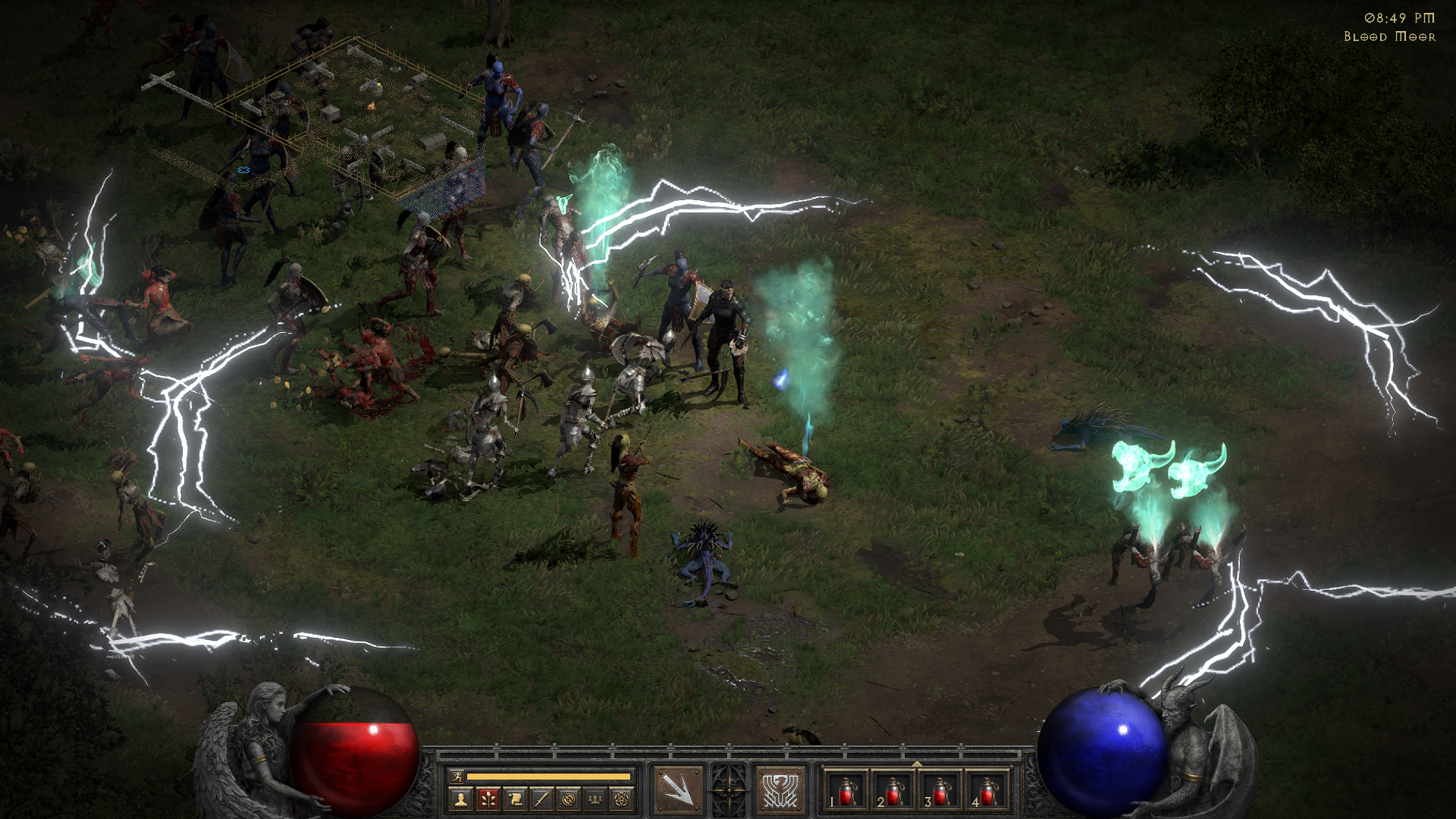Use the healing potion in belt slot 3
Viewport: 1456px width, 819px height.
(940, 790)
